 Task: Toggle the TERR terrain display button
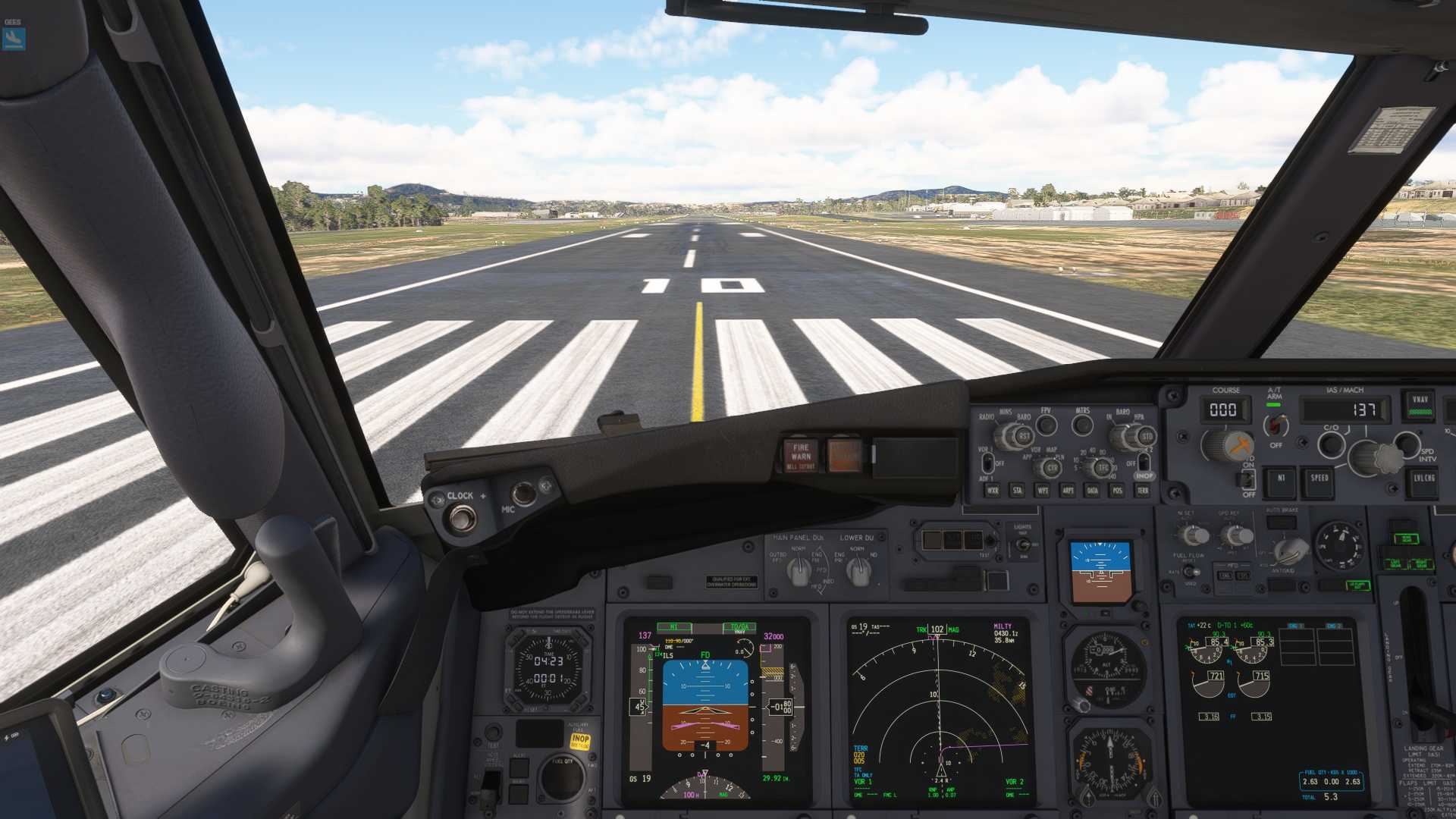pos(1142,491)
